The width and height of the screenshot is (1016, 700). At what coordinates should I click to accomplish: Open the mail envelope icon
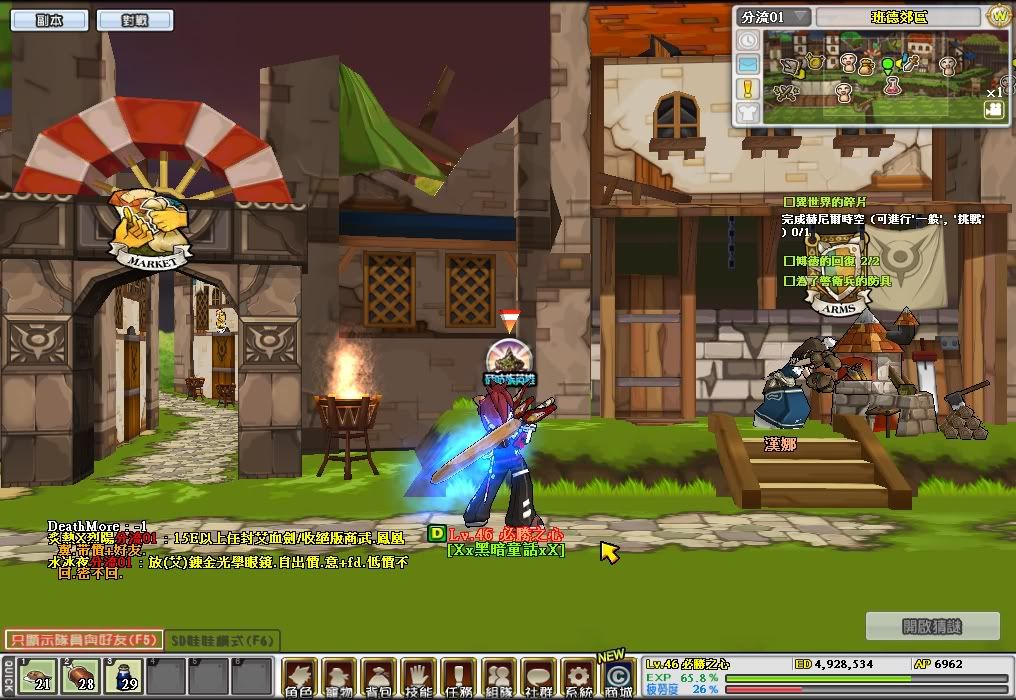pyautogui.click(x=747, y=64)
